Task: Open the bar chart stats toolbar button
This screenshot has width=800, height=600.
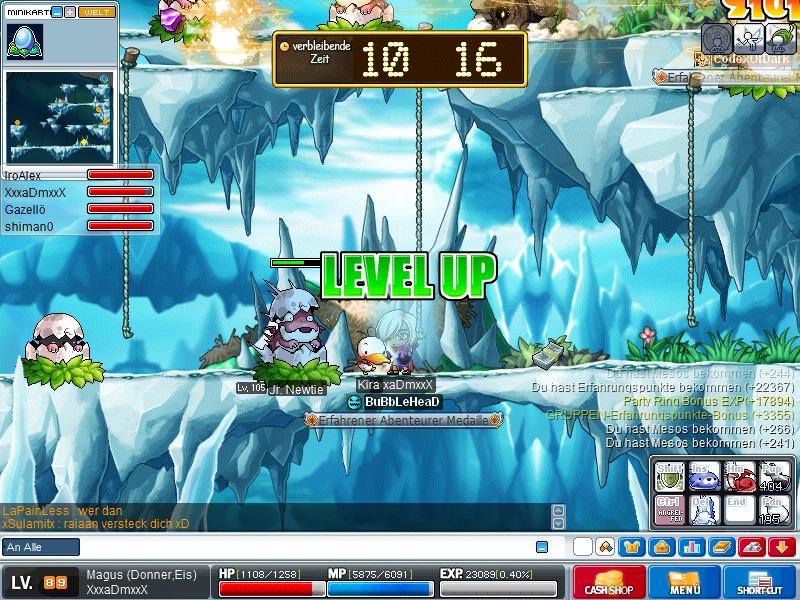Action: tap(692, 547)
